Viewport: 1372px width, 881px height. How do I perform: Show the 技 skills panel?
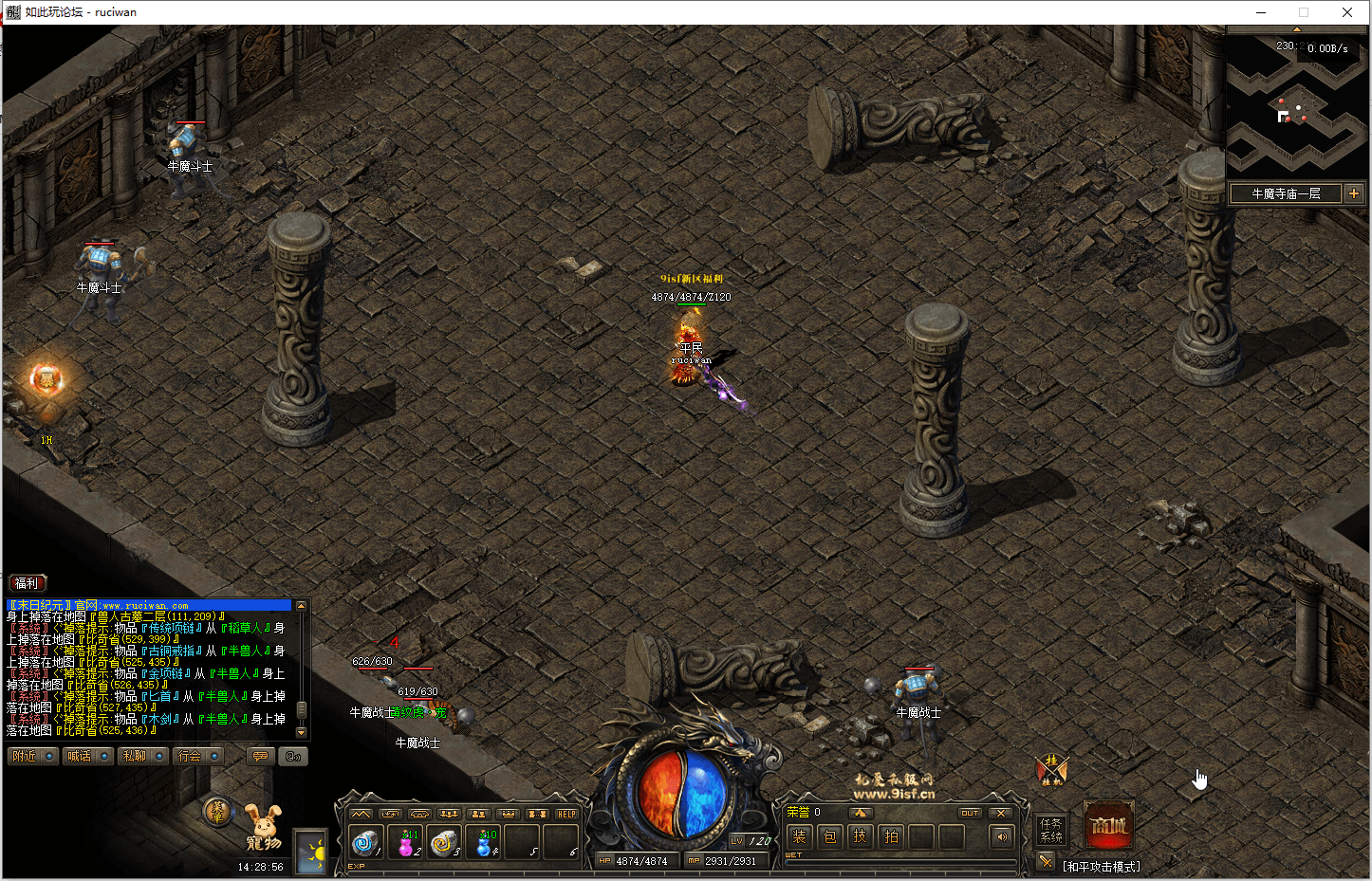pyautogui.click(x=860, y=836)
